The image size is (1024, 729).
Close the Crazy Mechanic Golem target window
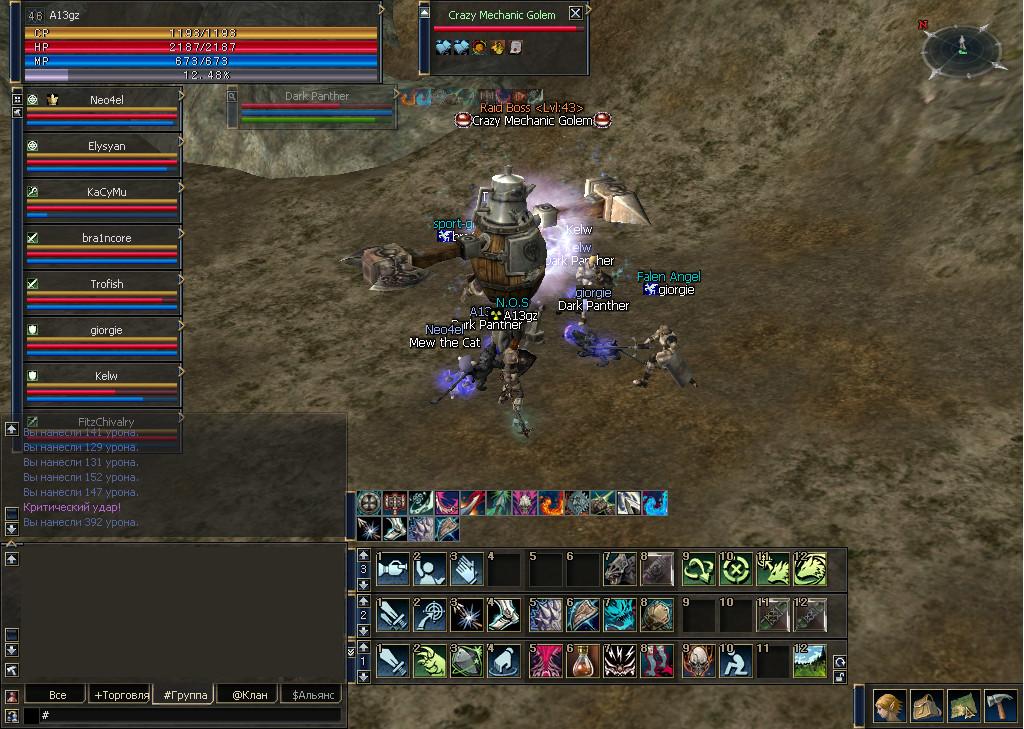(x=575, y=14)
